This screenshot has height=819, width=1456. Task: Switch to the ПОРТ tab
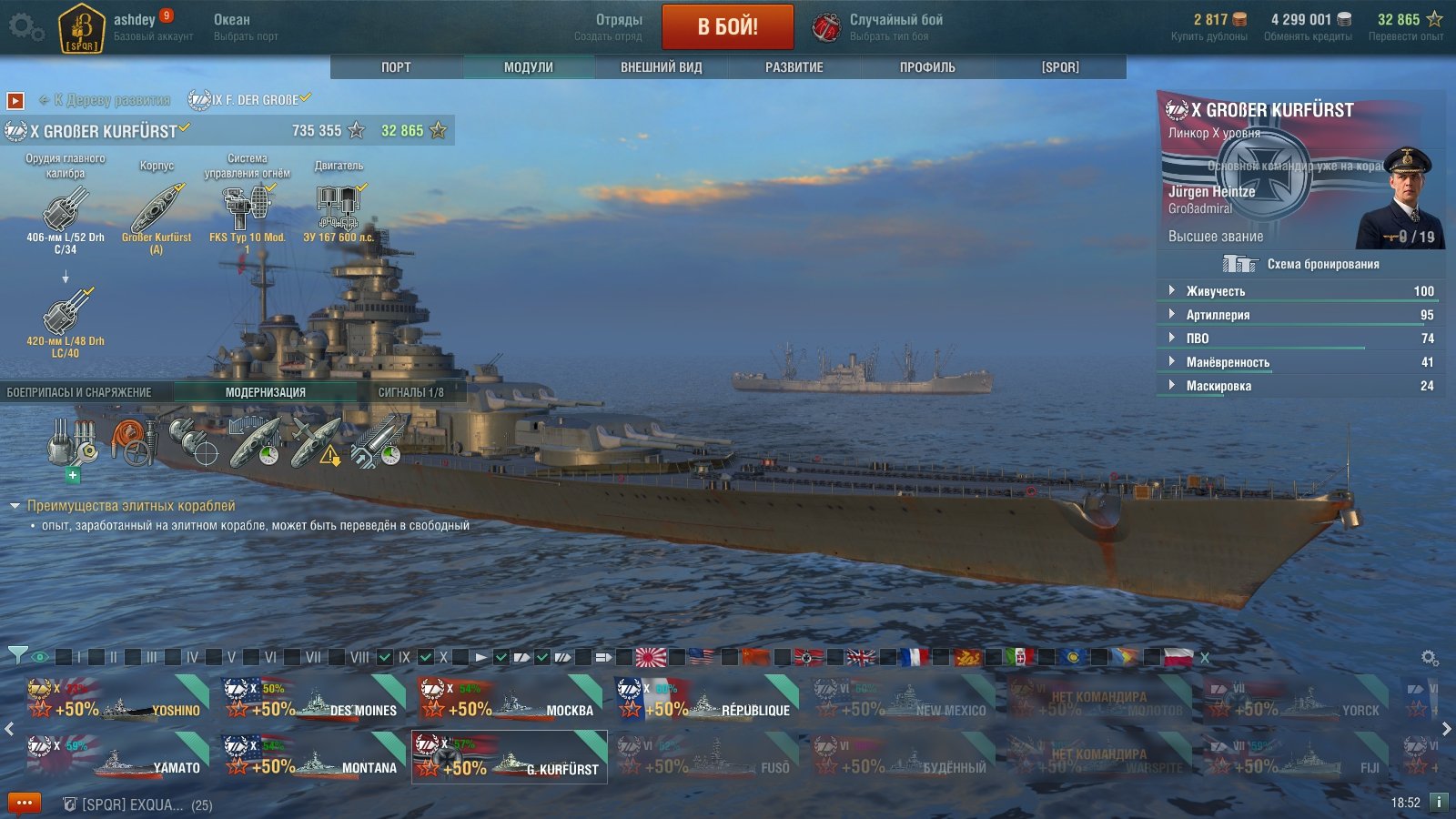click(x=396, y=67)
